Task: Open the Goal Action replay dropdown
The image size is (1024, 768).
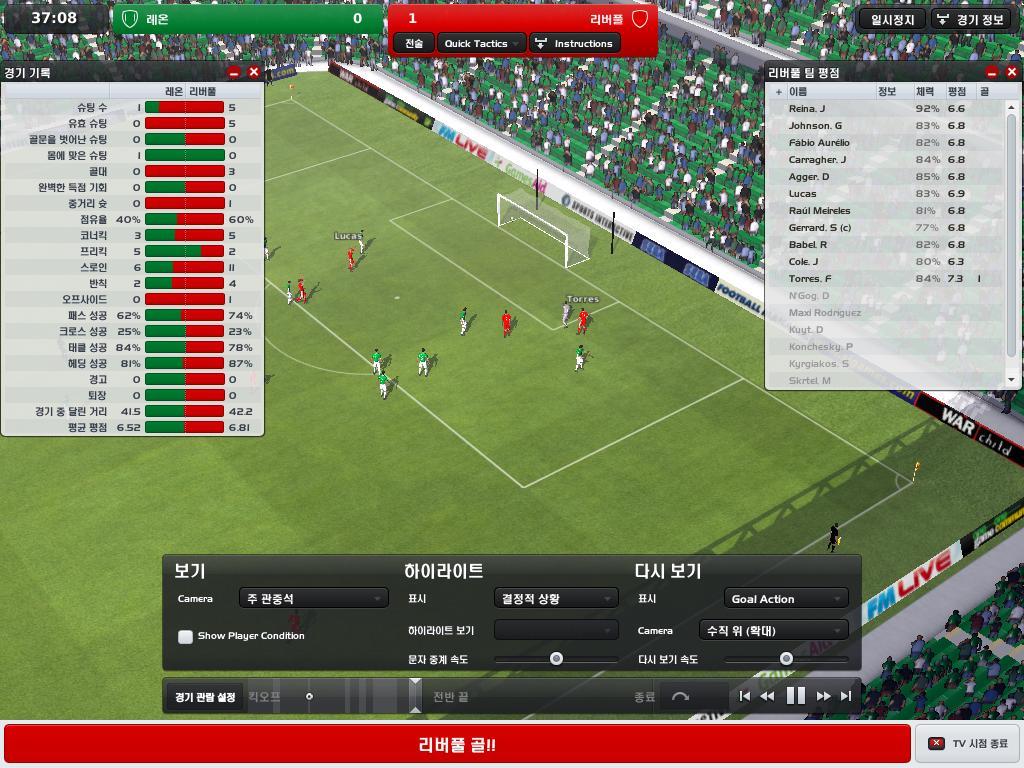Action: (x=786, y=598)
